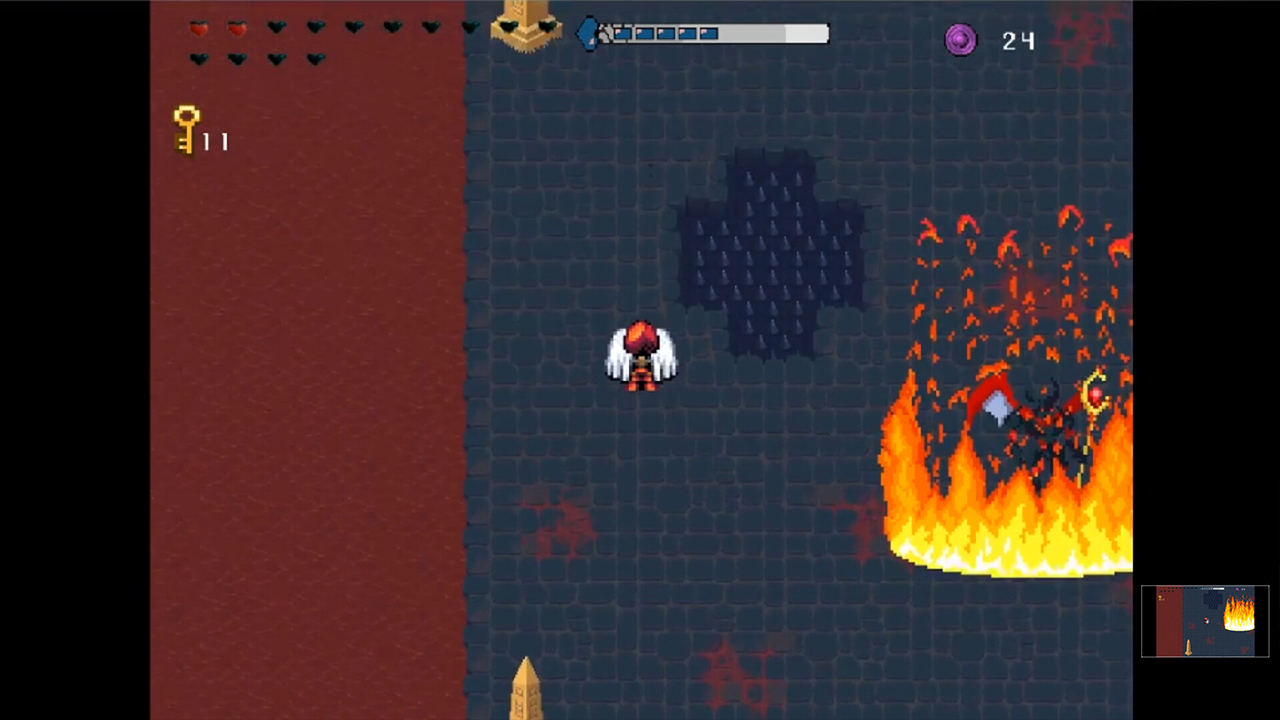Click the blue crystal at the mana bar's left end
The width and height of the screenshot is (1280, 720).
click(590, 33)
